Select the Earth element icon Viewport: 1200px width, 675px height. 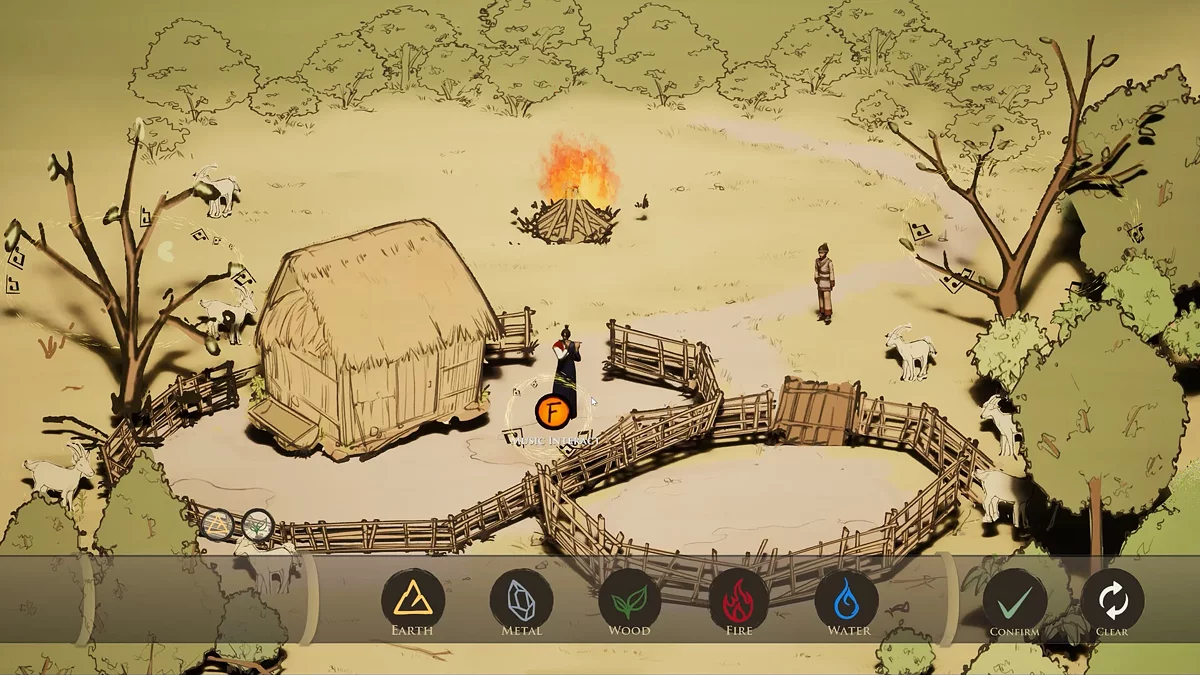412,600
